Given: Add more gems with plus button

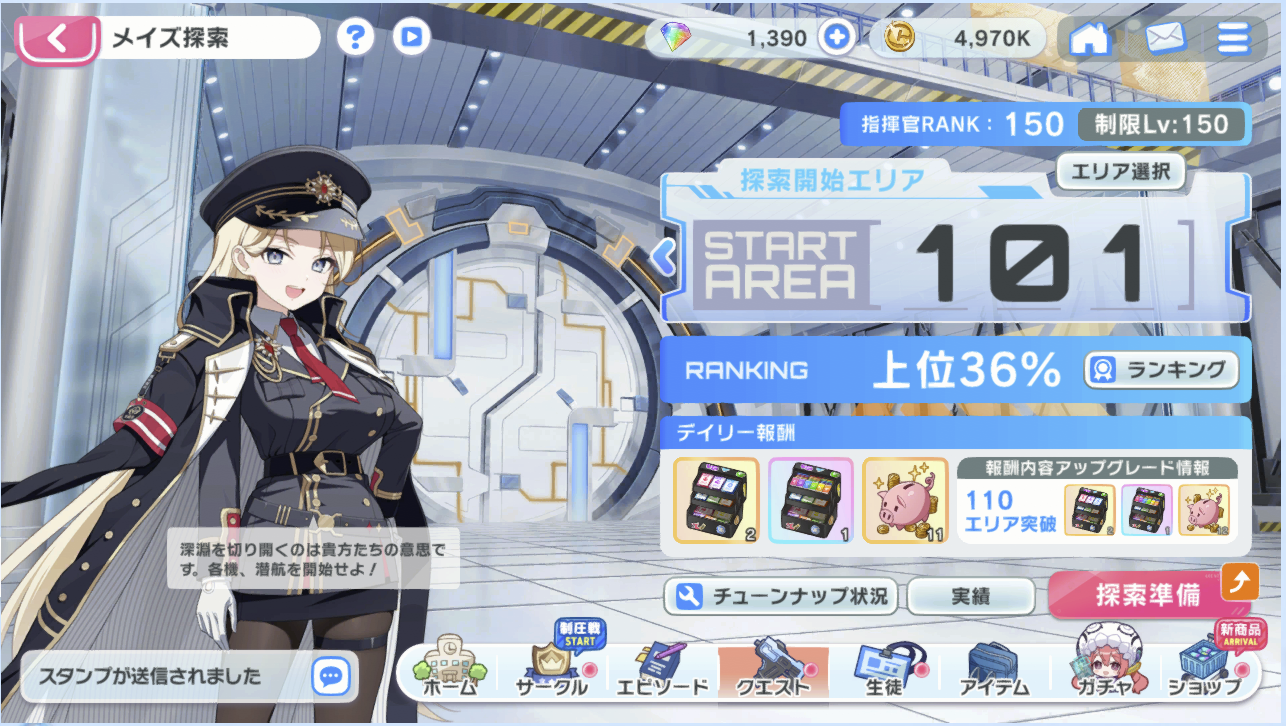Looking at the screenshot, I should [x=836, y=38].
